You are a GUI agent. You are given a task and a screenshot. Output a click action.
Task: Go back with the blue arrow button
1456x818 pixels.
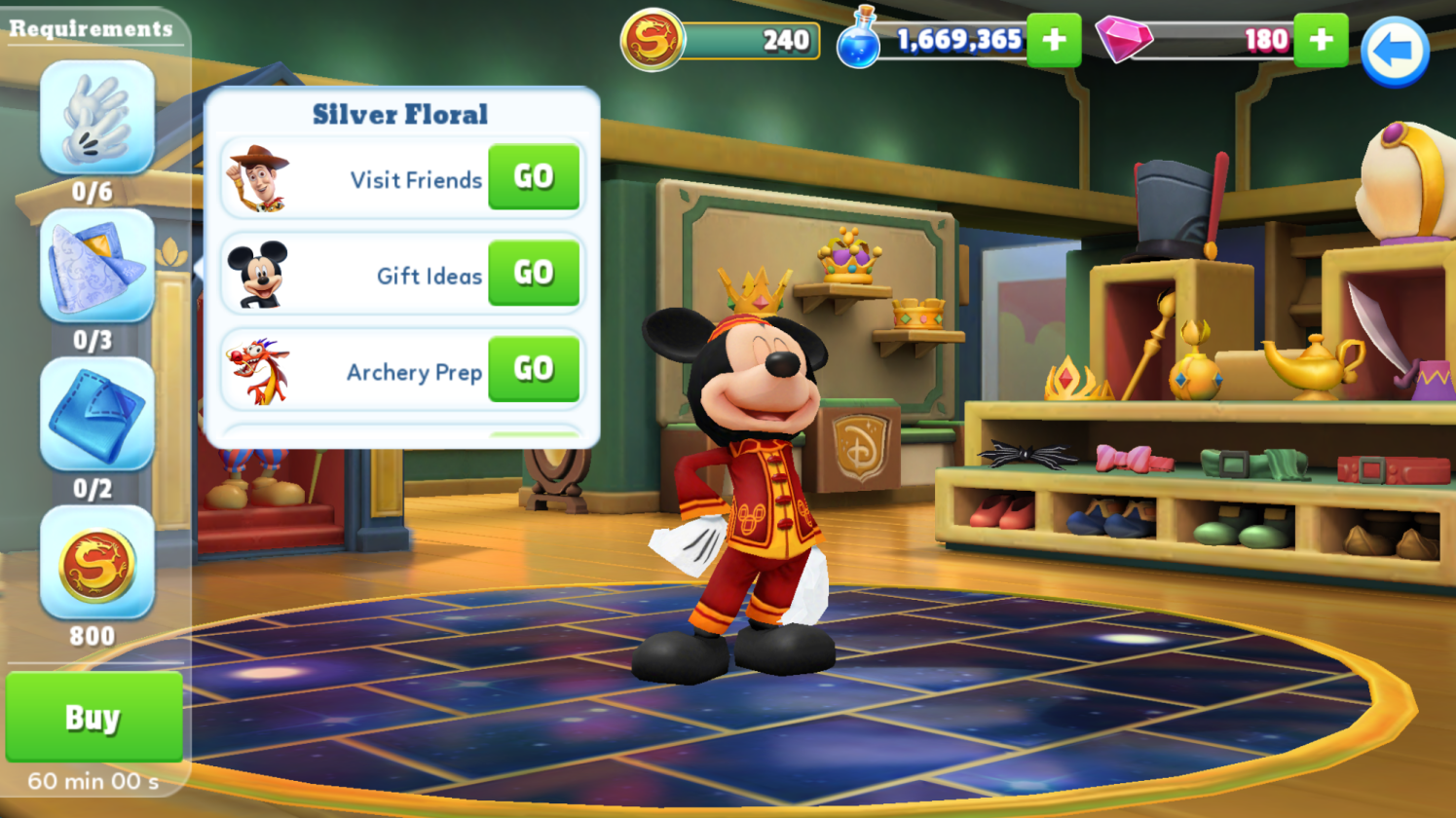1395,52
